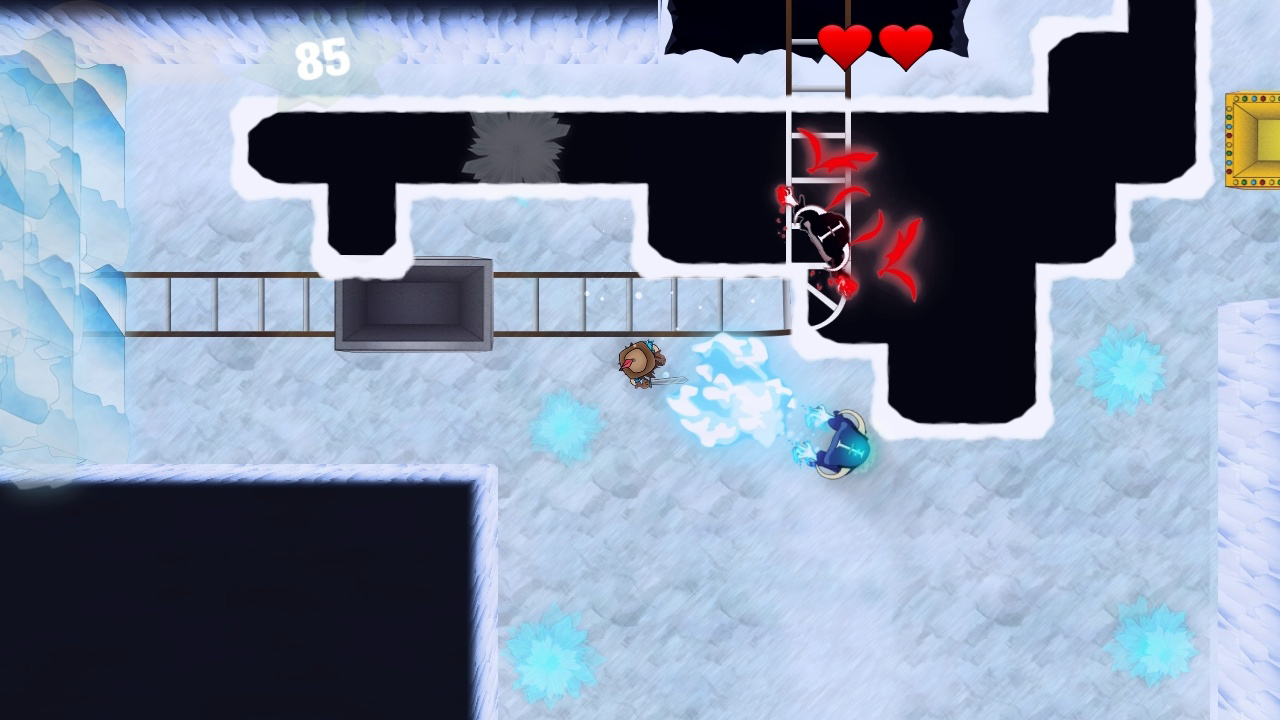Click the dark pit at the bottom left
1280x720 pixels.
point(230,600)
